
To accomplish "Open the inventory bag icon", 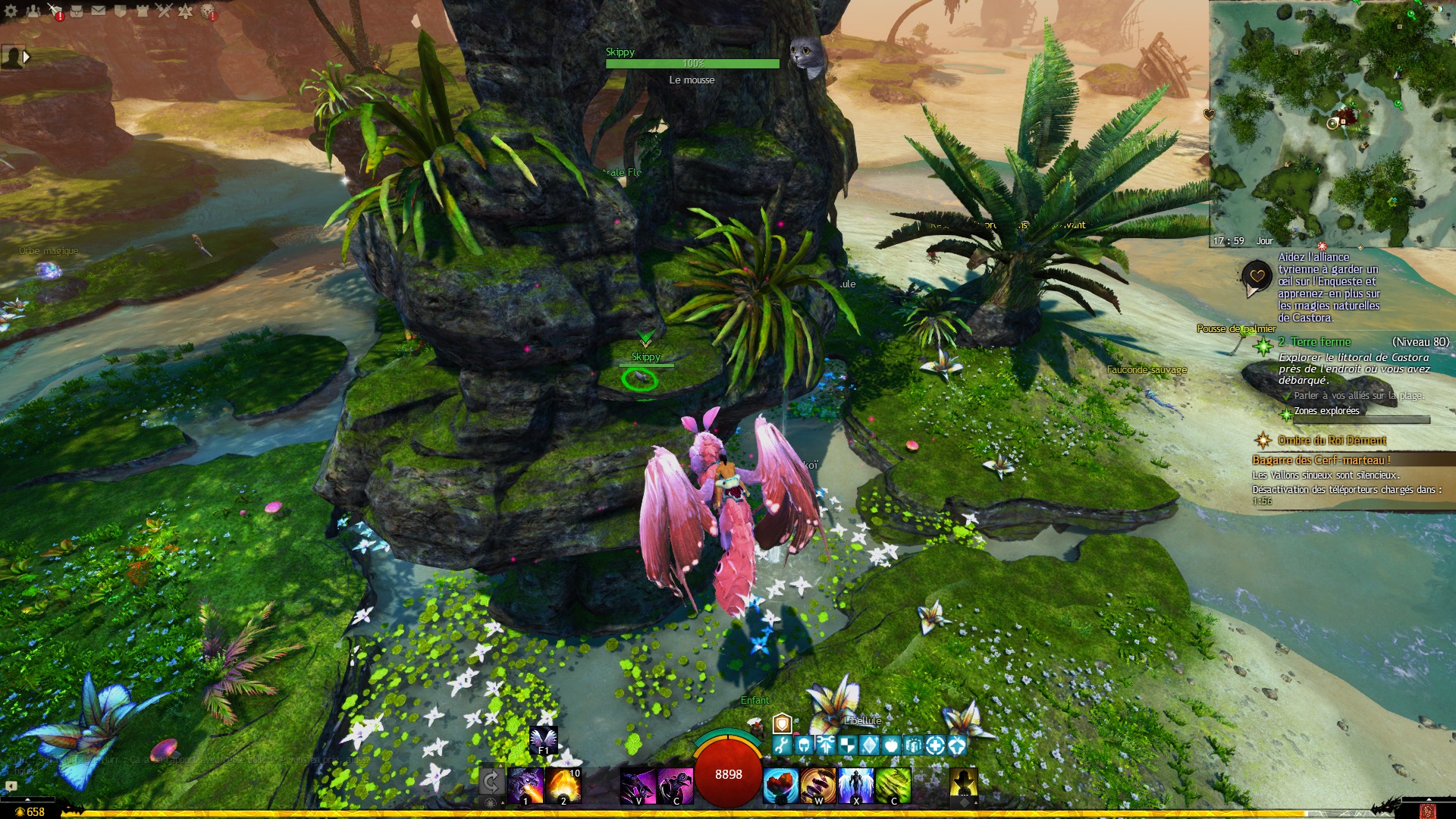I will [x=77, y=11].
